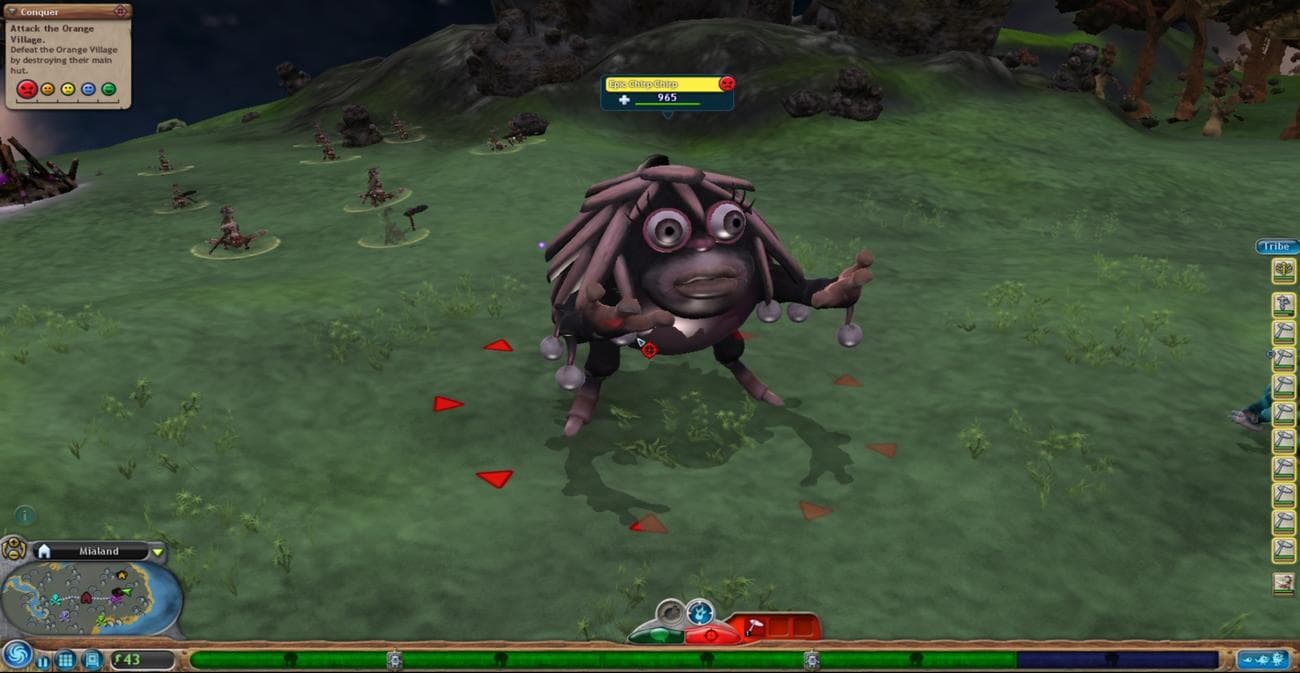Switch to the green social stance
1300x673 pixels.
657,634
